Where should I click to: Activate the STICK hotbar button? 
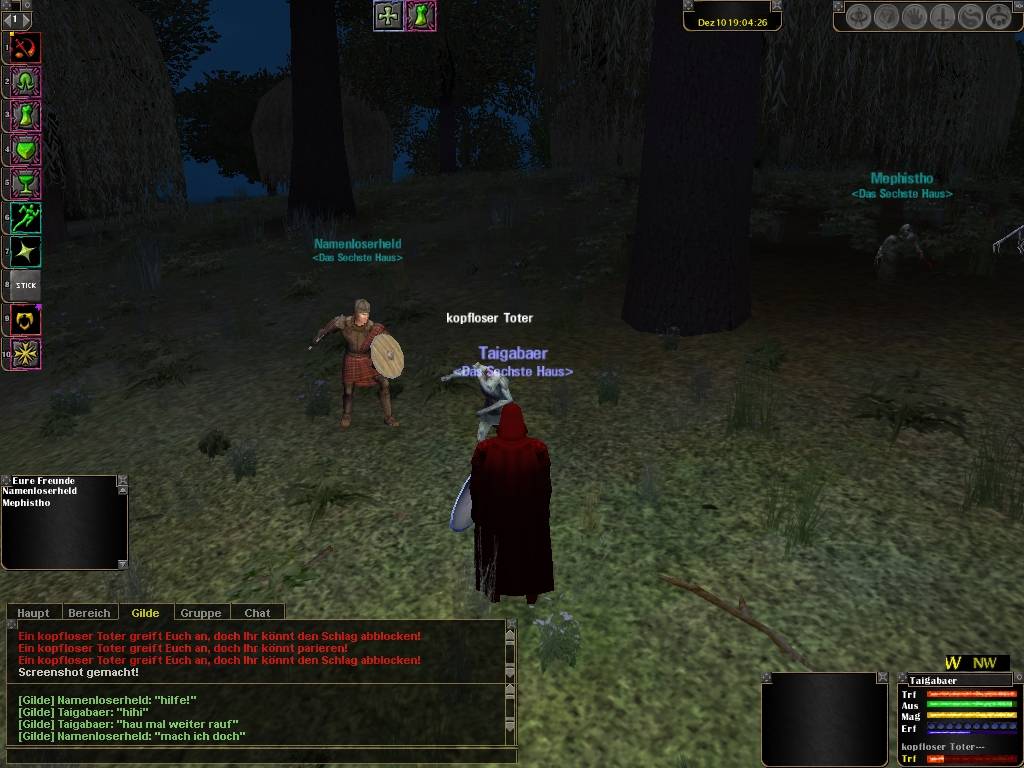(x=26, y=285)
